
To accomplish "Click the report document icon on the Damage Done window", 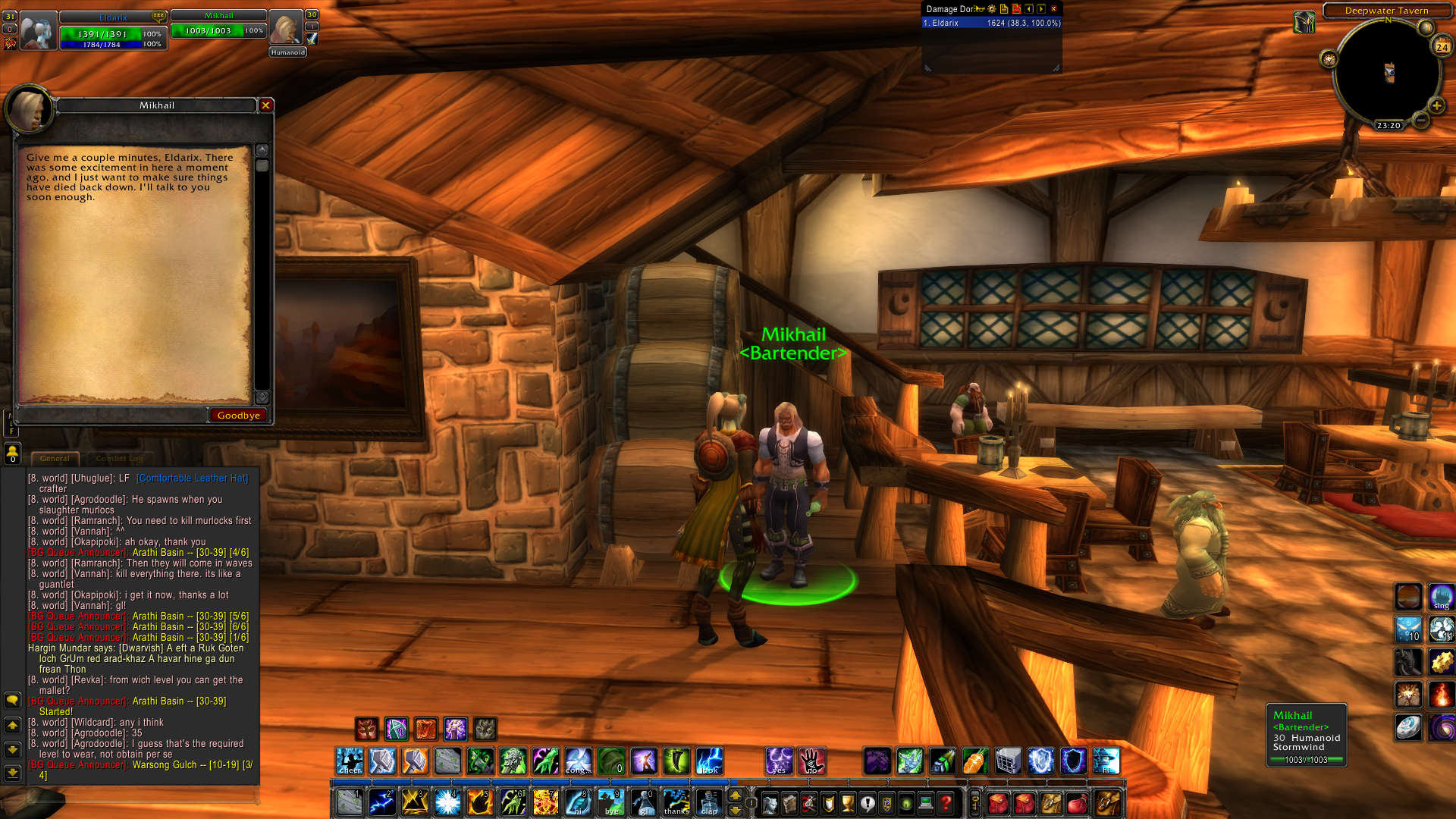I will click(1004, 9).
